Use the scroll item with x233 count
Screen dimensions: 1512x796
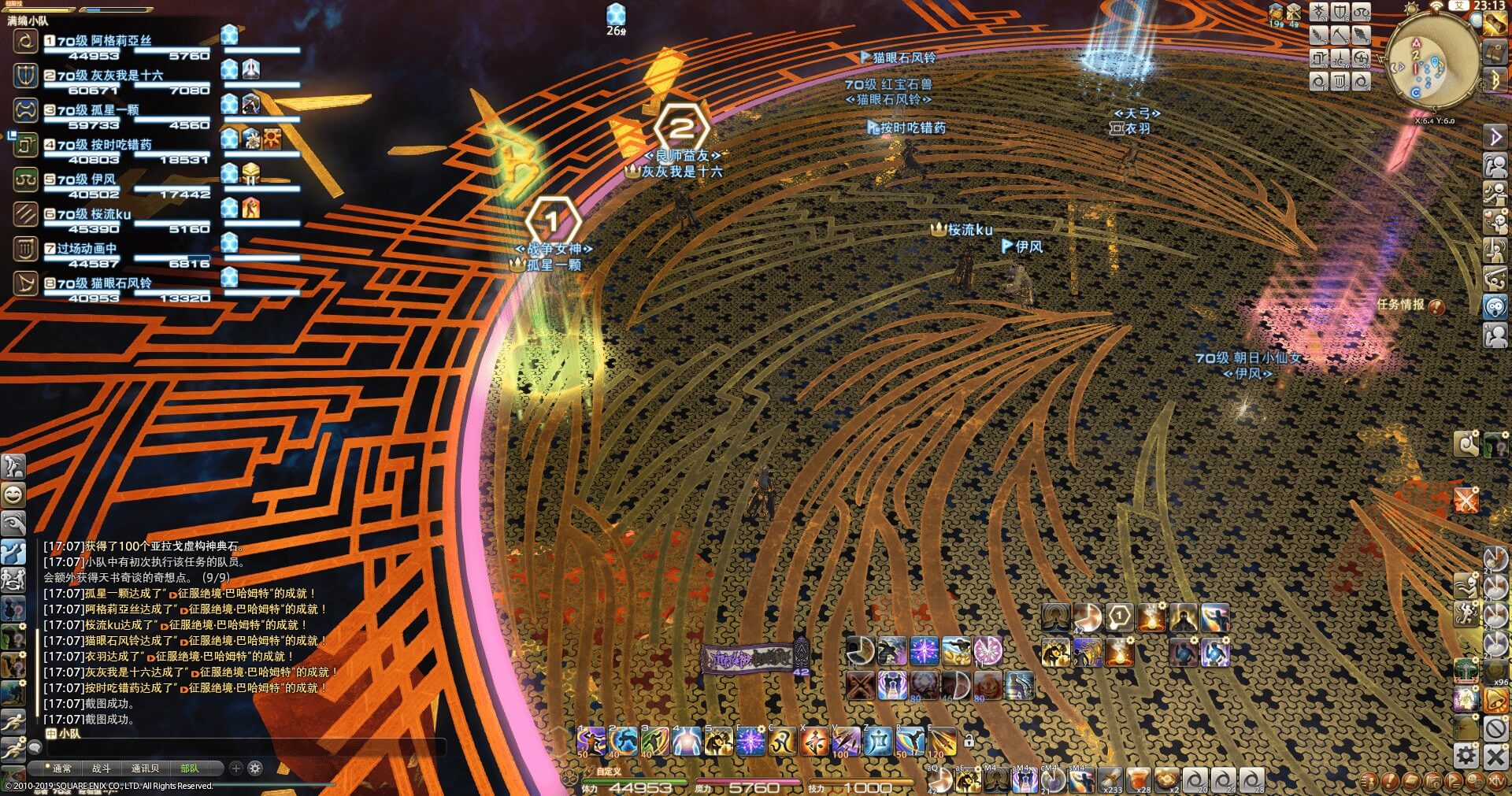tap(1110, 779)
